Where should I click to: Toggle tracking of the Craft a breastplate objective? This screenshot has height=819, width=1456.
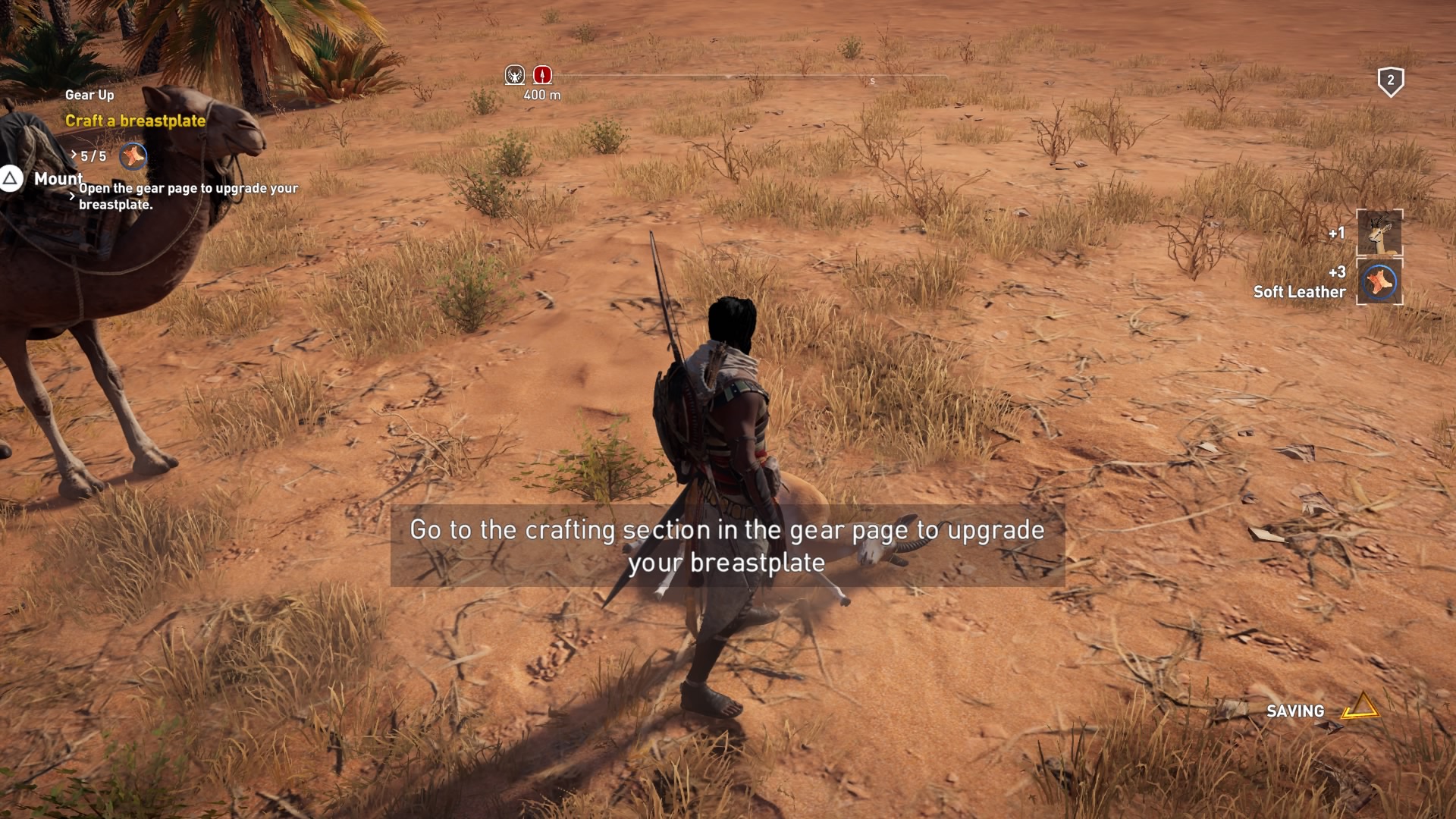pyautogui.click(x=136, y=119)
